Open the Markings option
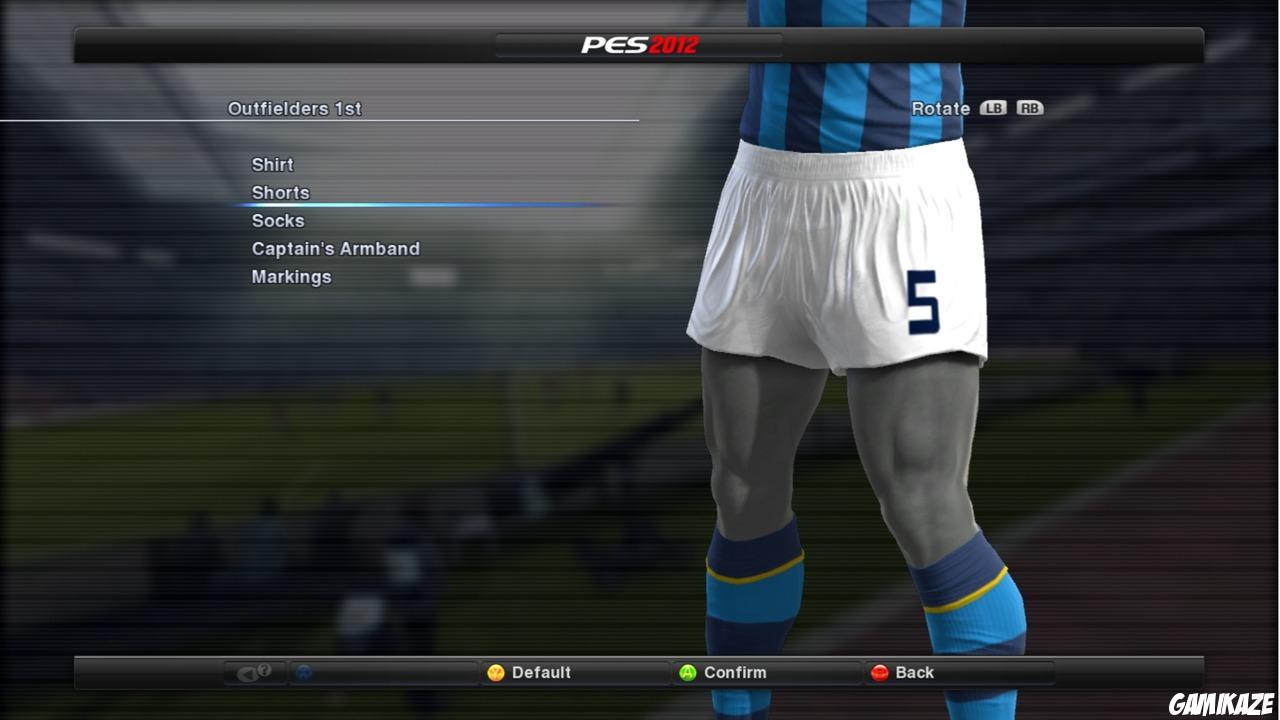The height and width of the screenshot is (720, 1280). click(x=291, y=276)
